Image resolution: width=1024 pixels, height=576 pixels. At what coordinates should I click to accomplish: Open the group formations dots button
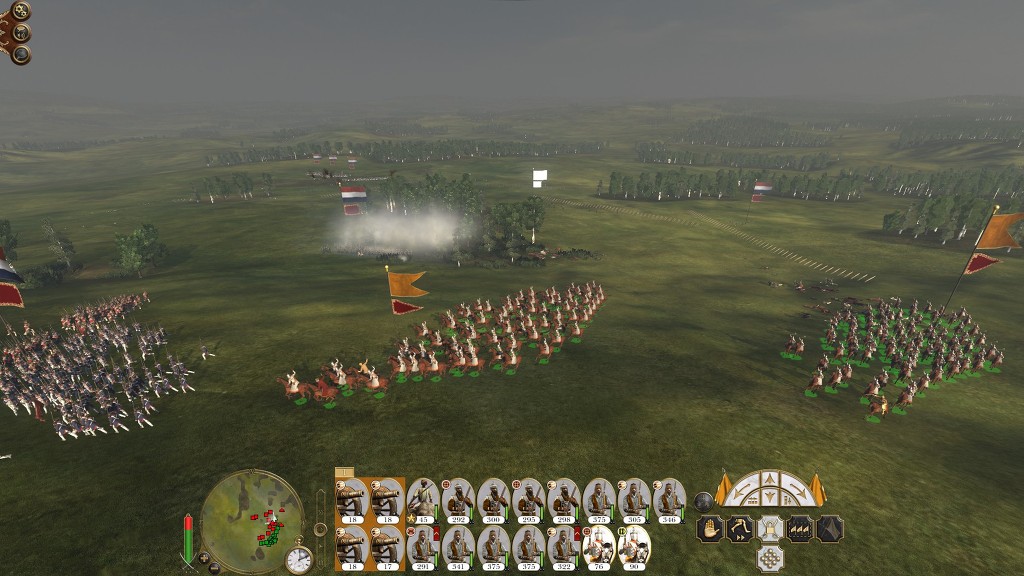tap(769, 557)
